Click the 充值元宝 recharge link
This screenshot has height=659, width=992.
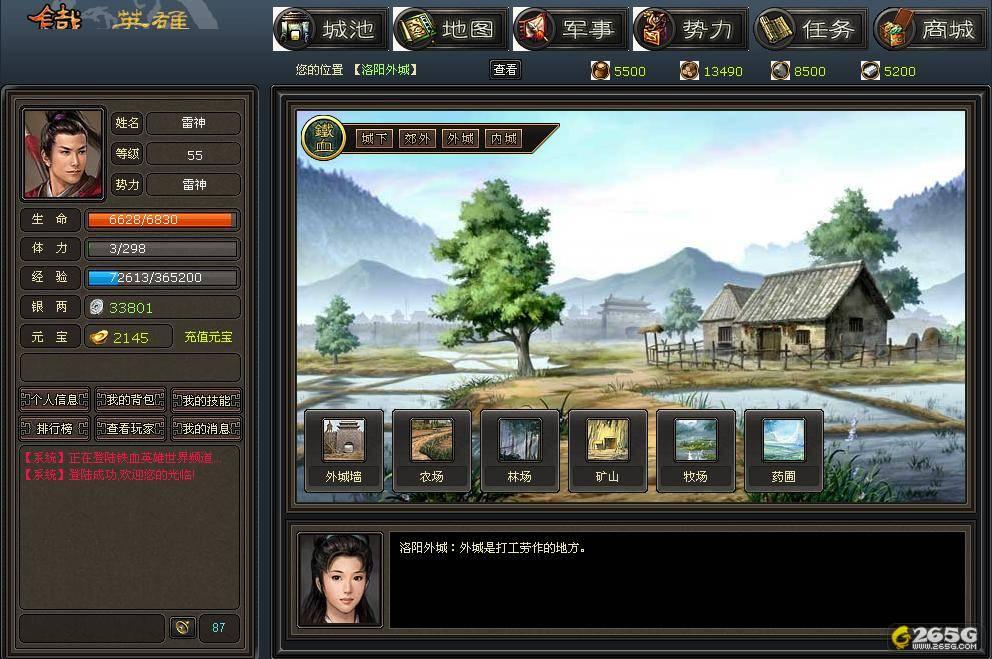tap(208, 338)
